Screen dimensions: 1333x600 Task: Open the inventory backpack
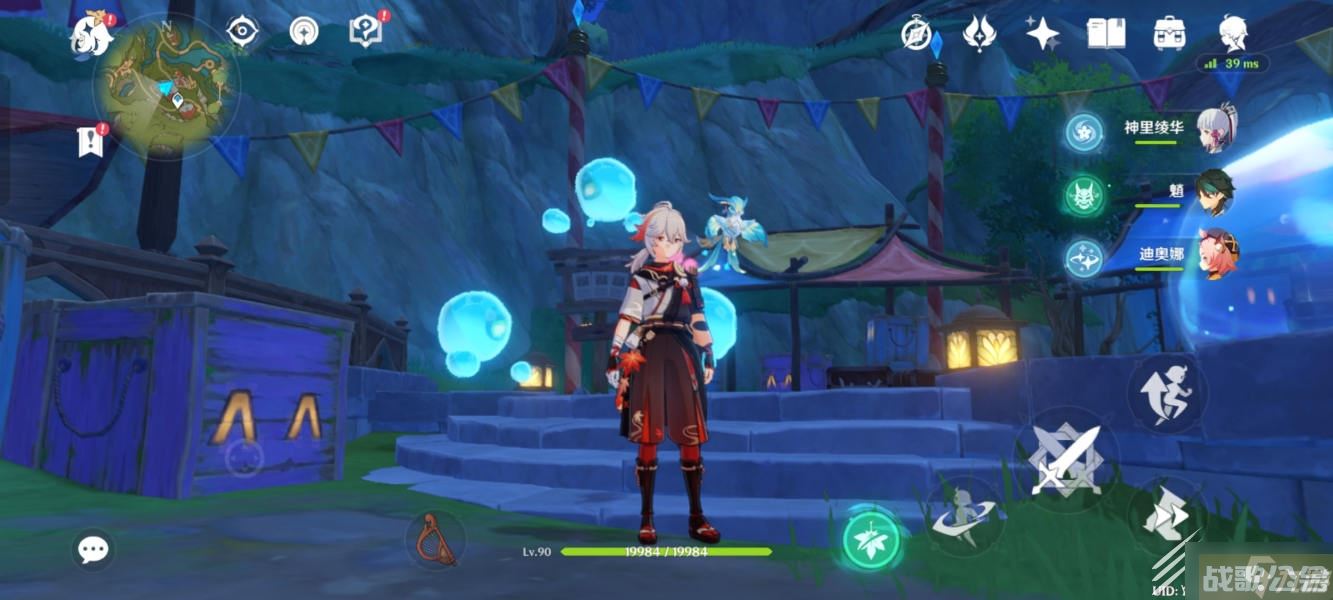[x=1168, y=33]
